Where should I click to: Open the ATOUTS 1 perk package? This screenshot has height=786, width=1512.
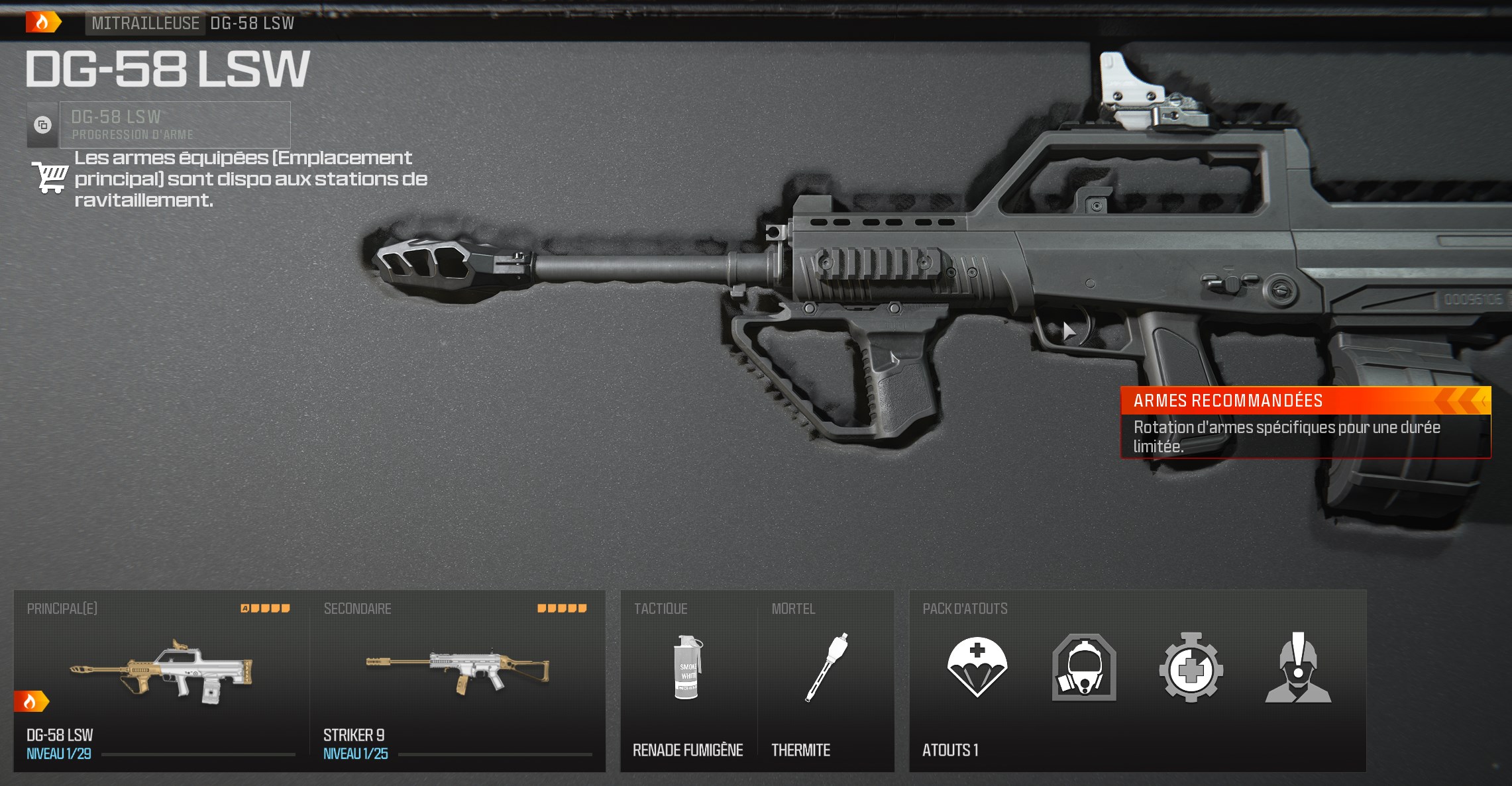(950, 750)
